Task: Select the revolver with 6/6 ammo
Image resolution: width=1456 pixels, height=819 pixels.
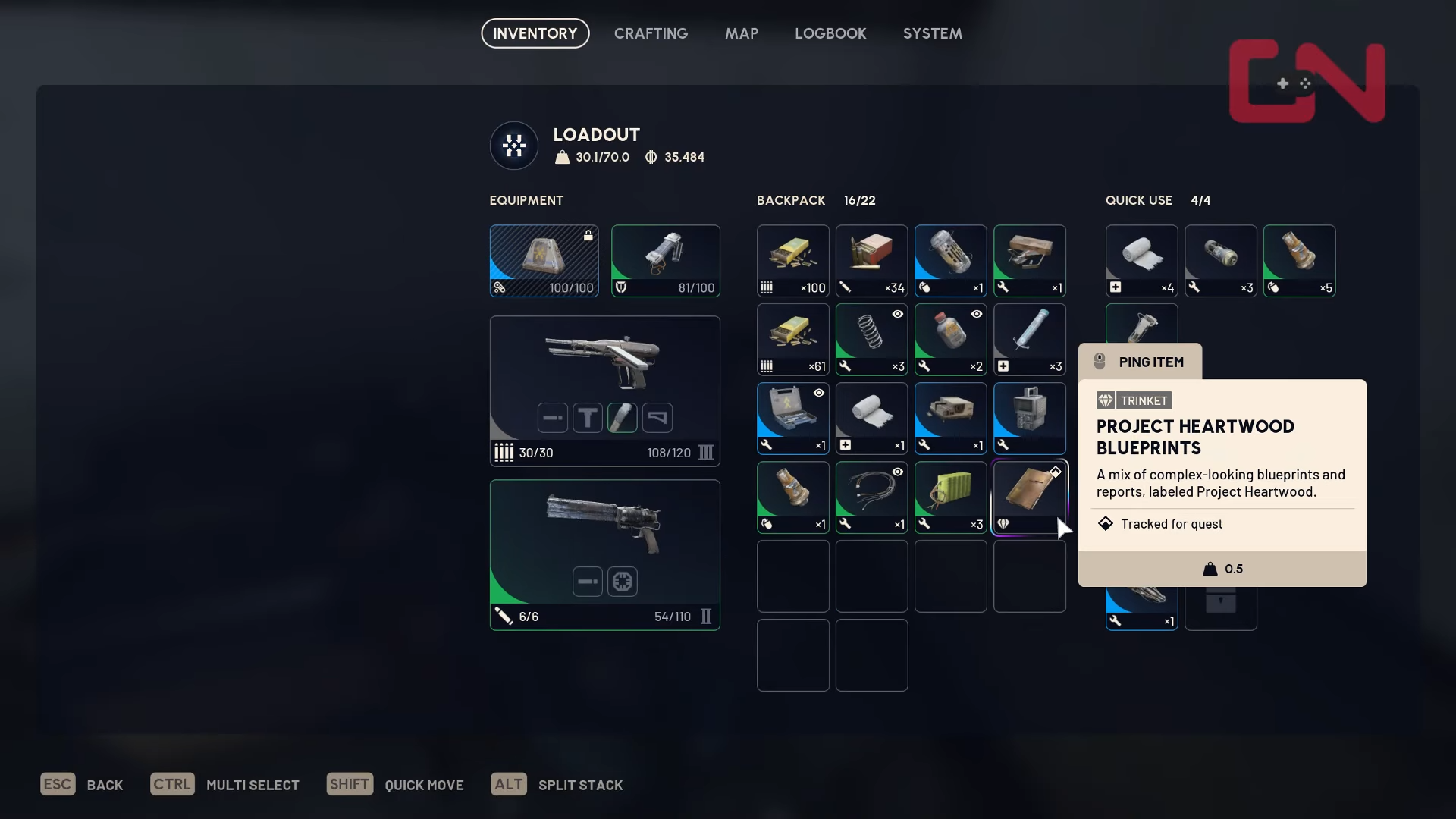Action: [604, 554]
